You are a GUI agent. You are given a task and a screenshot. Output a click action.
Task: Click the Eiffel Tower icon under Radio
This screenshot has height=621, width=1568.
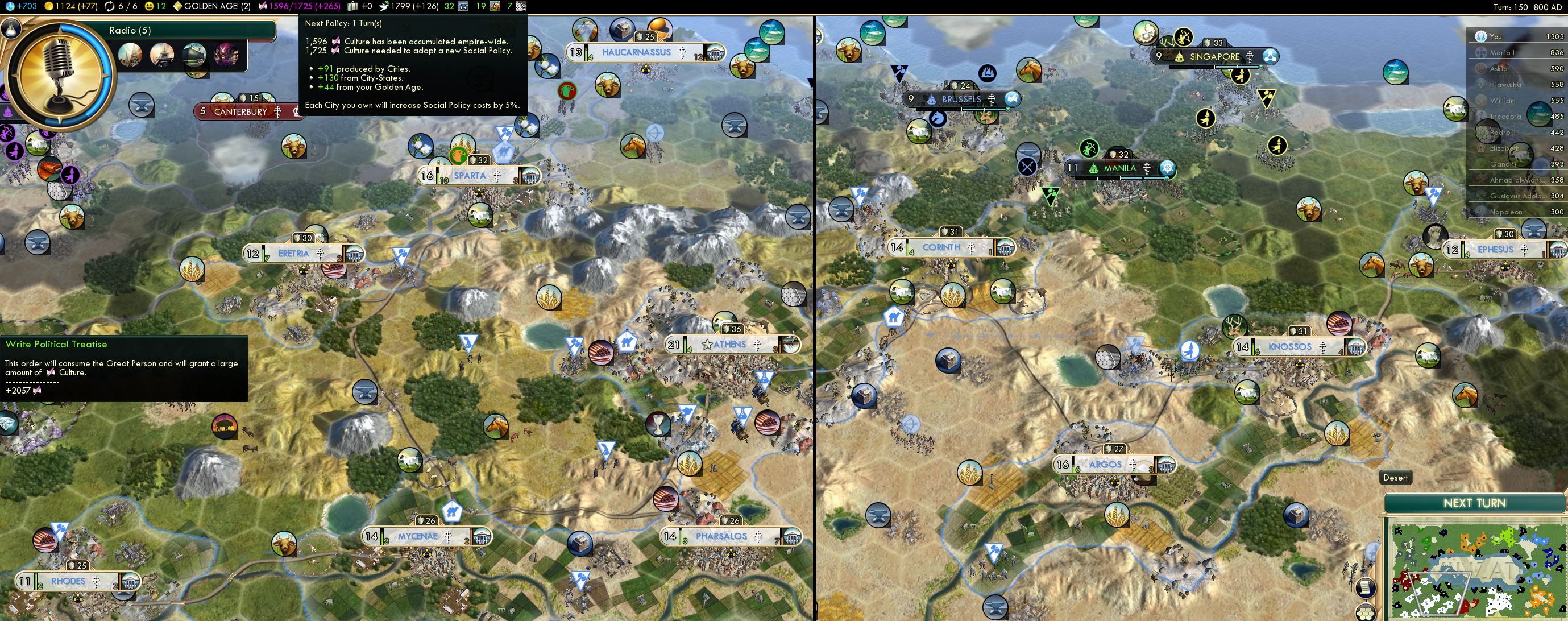coord(161,55)
